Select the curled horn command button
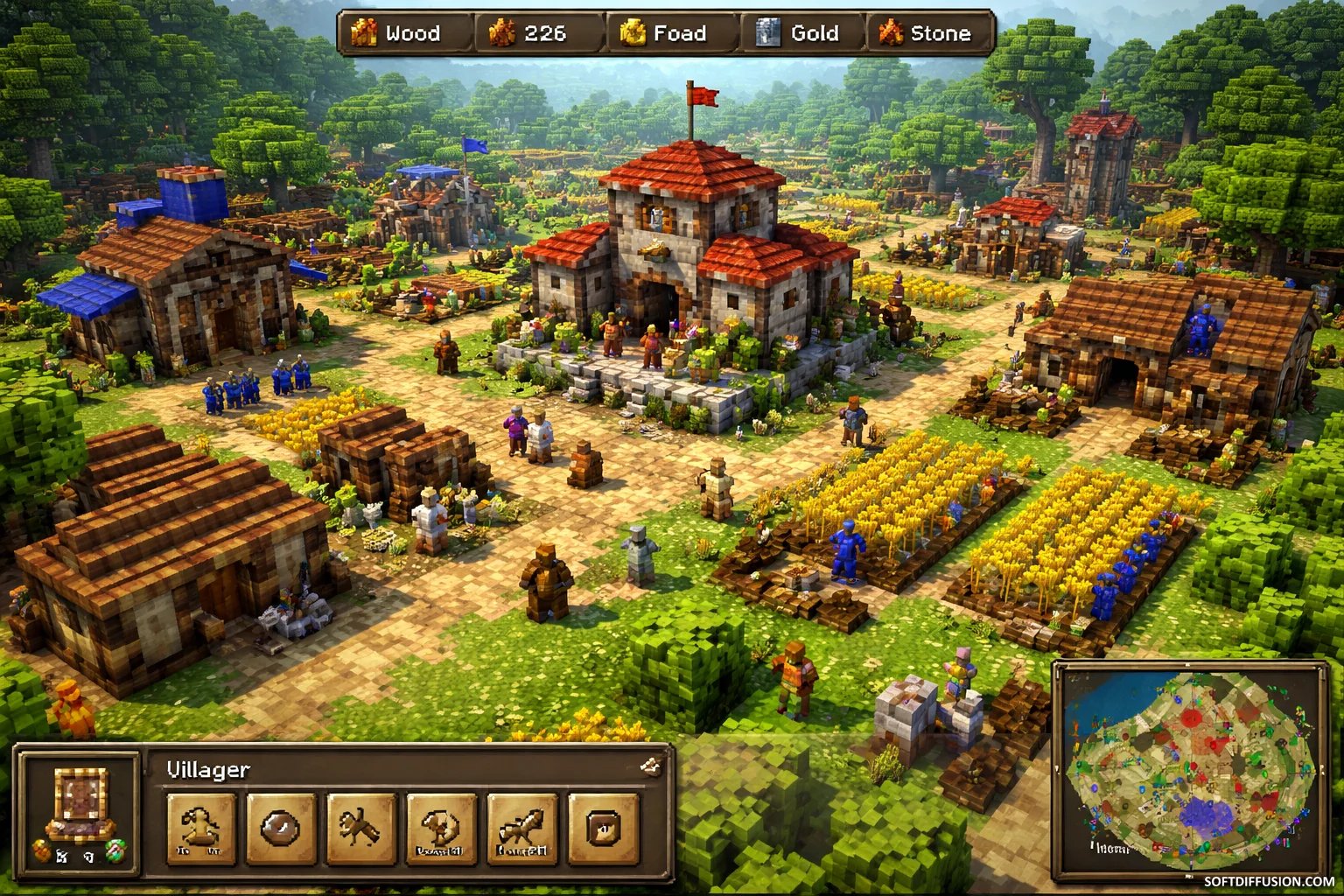Screen dimensions: 1344x896 pos(441,828)
